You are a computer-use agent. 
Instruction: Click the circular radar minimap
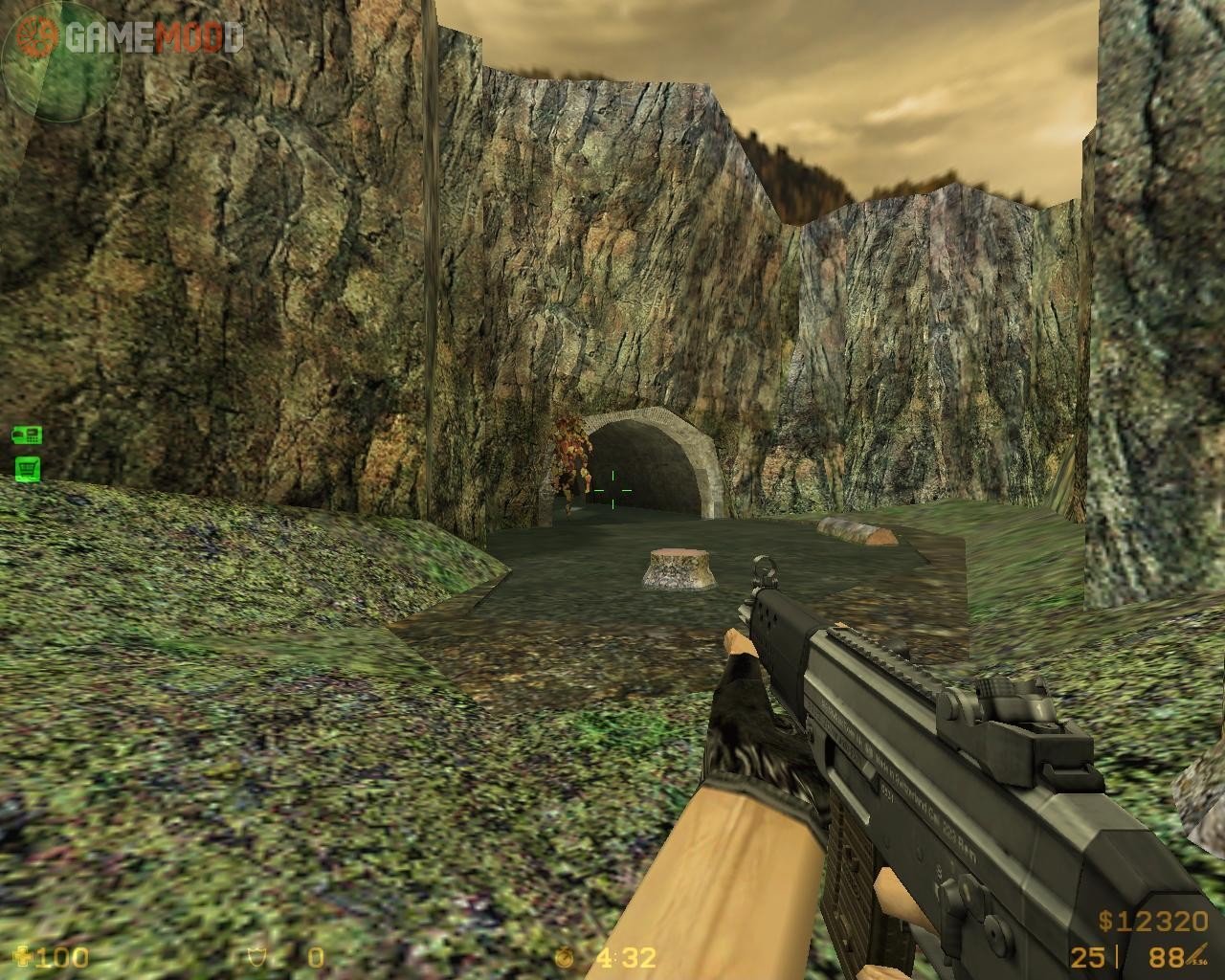61,61
